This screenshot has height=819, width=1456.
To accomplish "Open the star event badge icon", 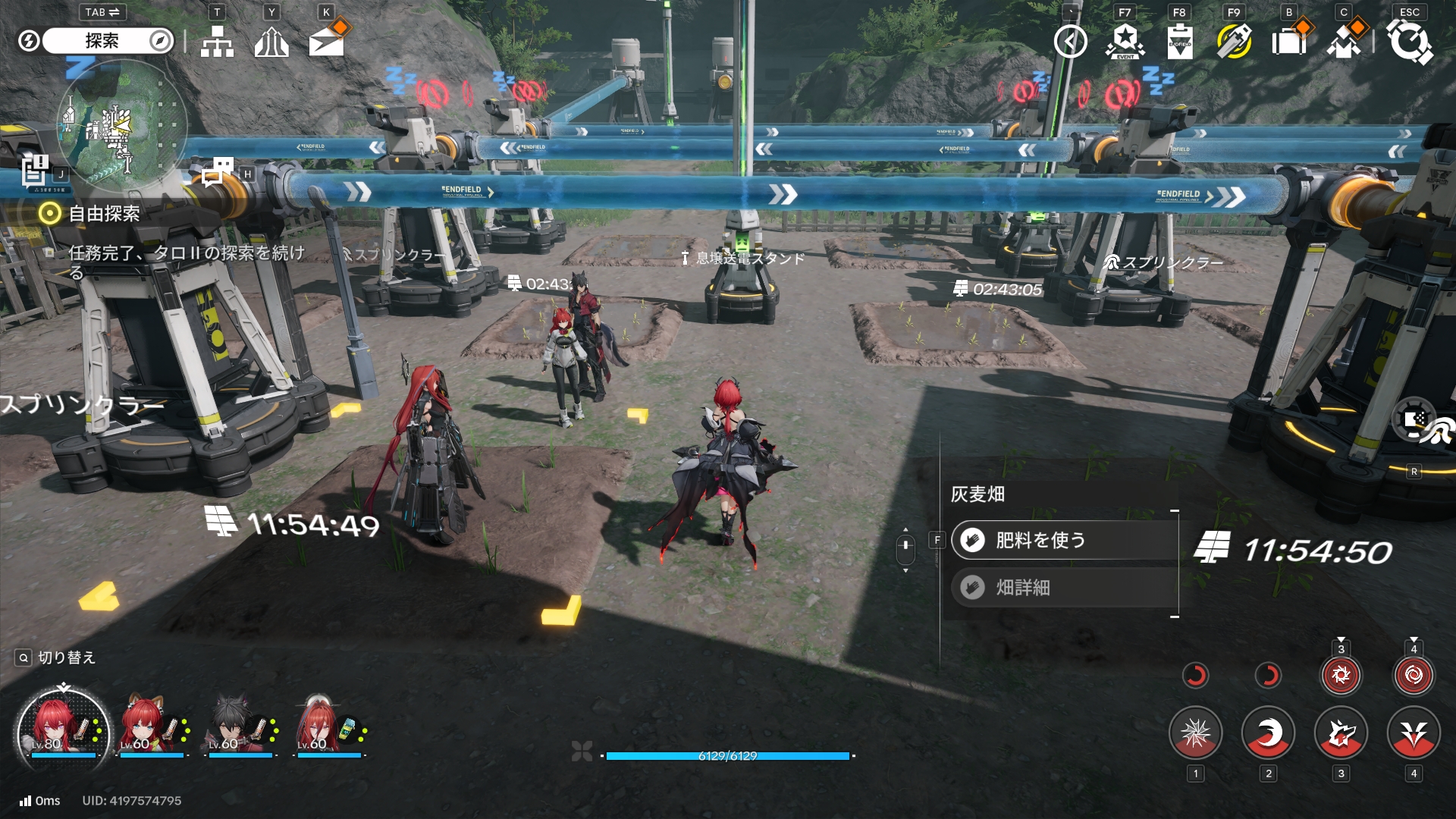I will pyautogui.click(x=1125, y=42).
